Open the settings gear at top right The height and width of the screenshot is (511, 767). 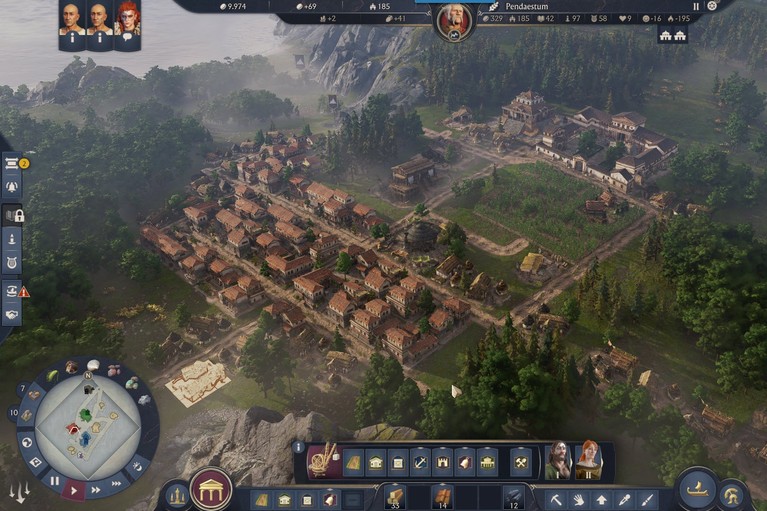(x=712, y=6)
